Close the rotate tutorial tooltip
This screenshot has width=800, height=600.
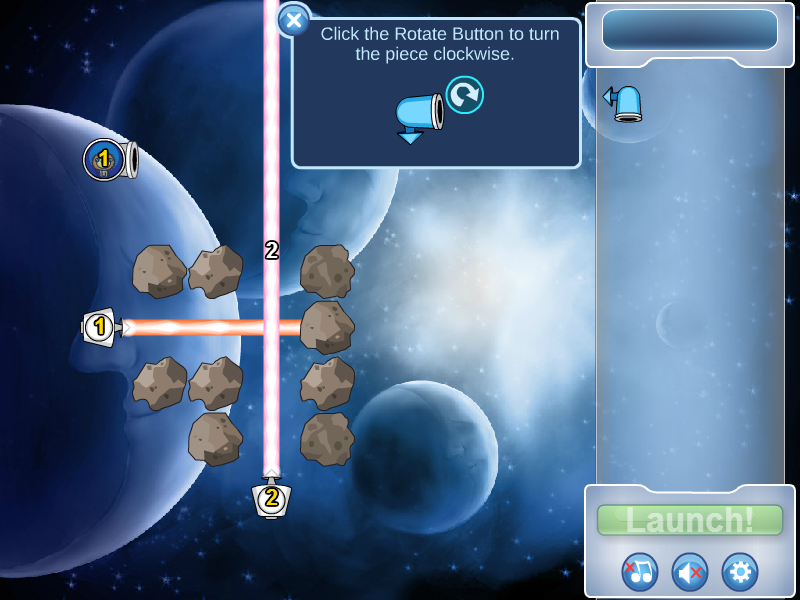pos(294,20)
